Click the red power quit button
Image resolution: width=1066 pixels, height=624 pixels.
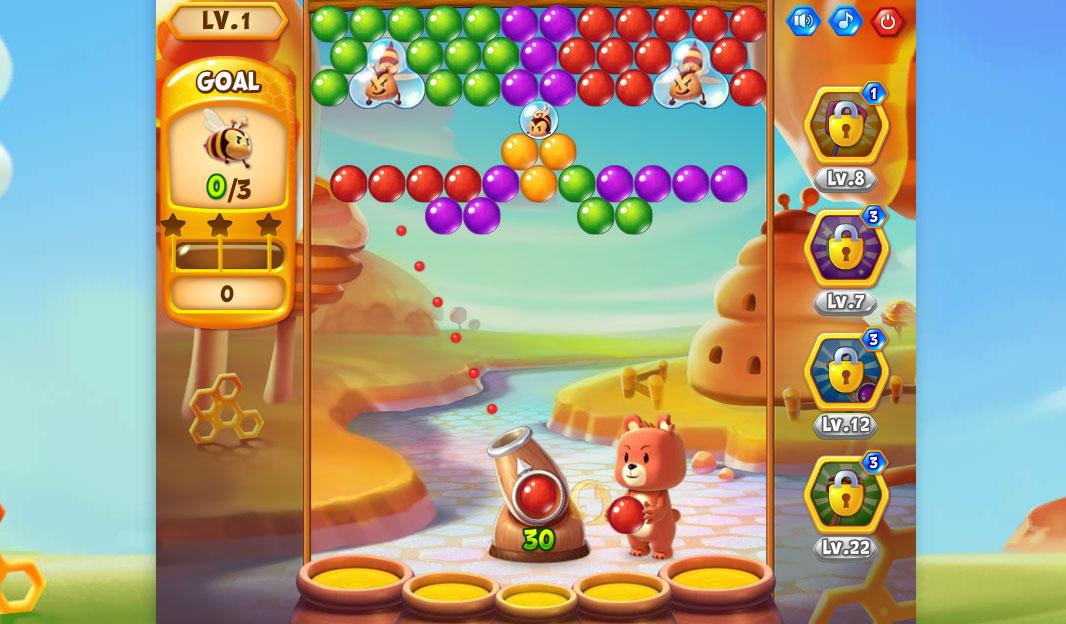click(x=887, y=21)
